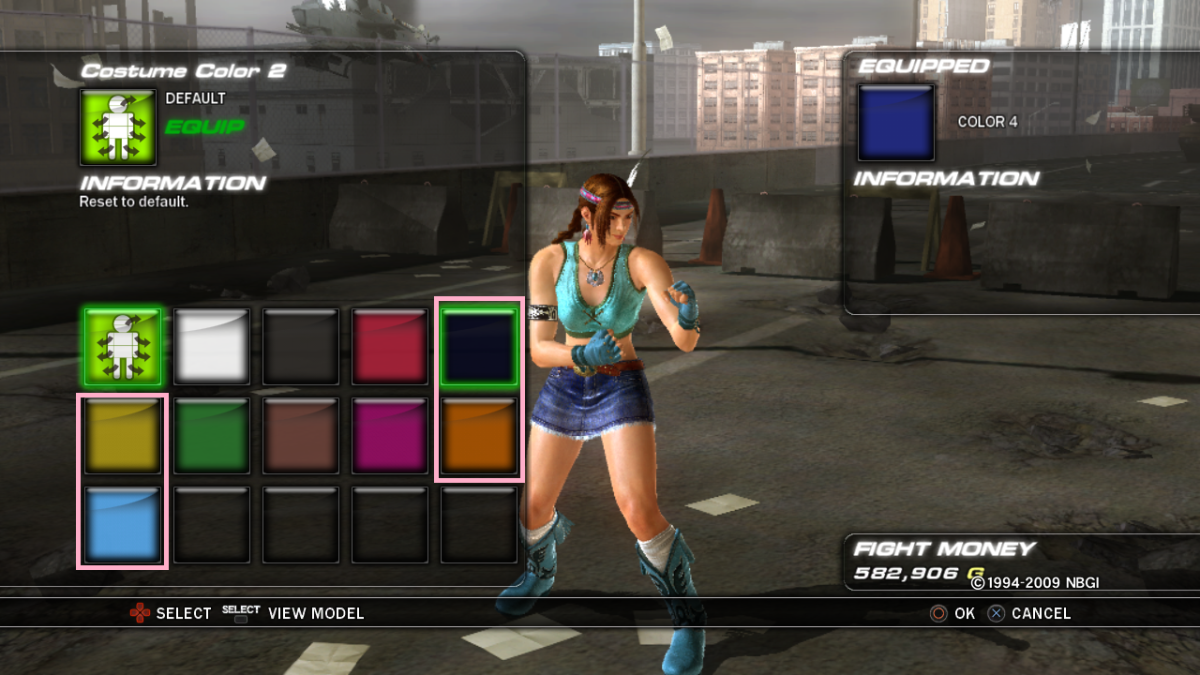Image resolution: width=1200 pixels, height=675 pixels.
Task: Pick the red color swatch
Action: [389, 346]
